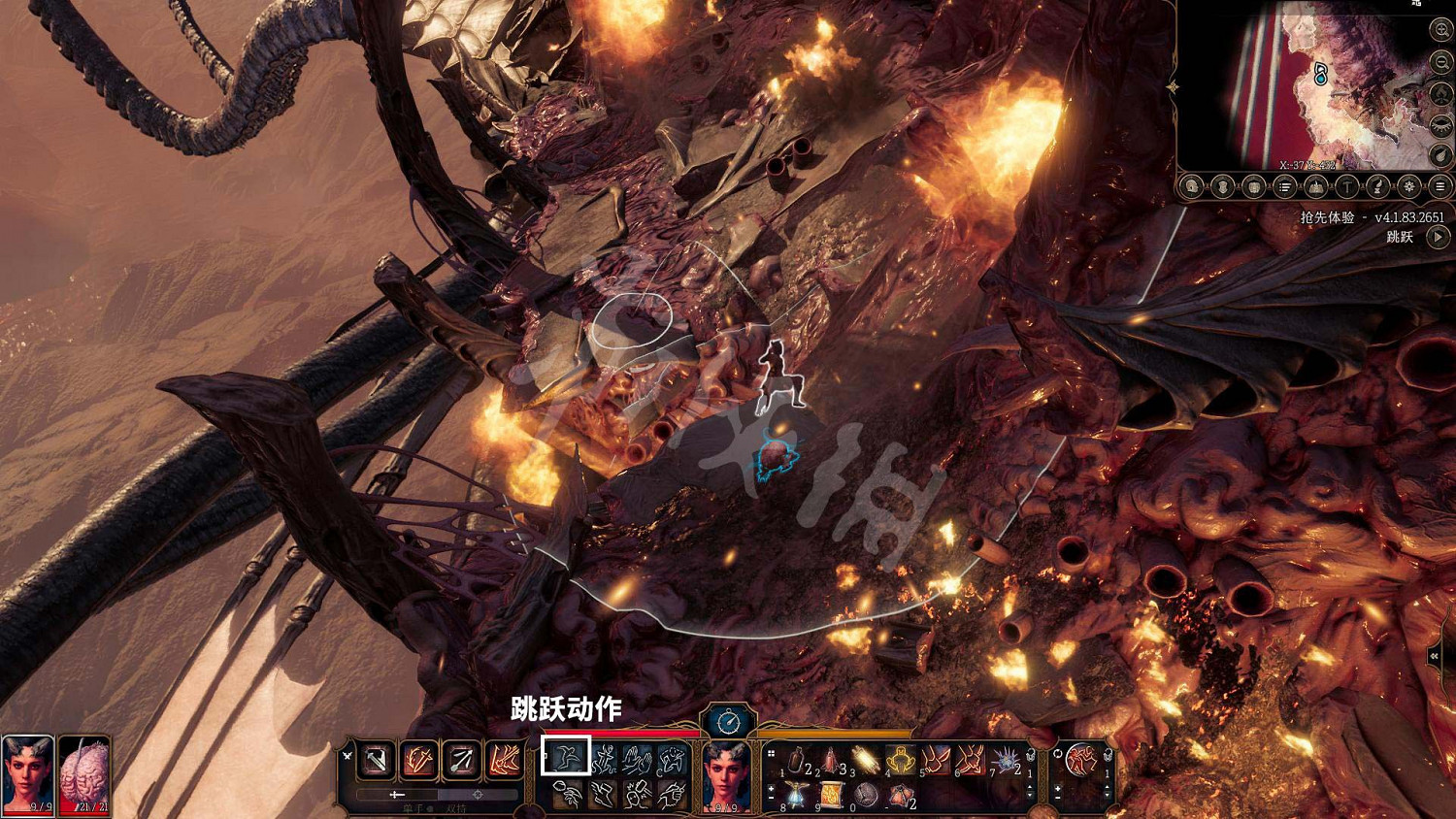
Task: Click the campfire button beside the minimap
Action: click(1440, 94)
